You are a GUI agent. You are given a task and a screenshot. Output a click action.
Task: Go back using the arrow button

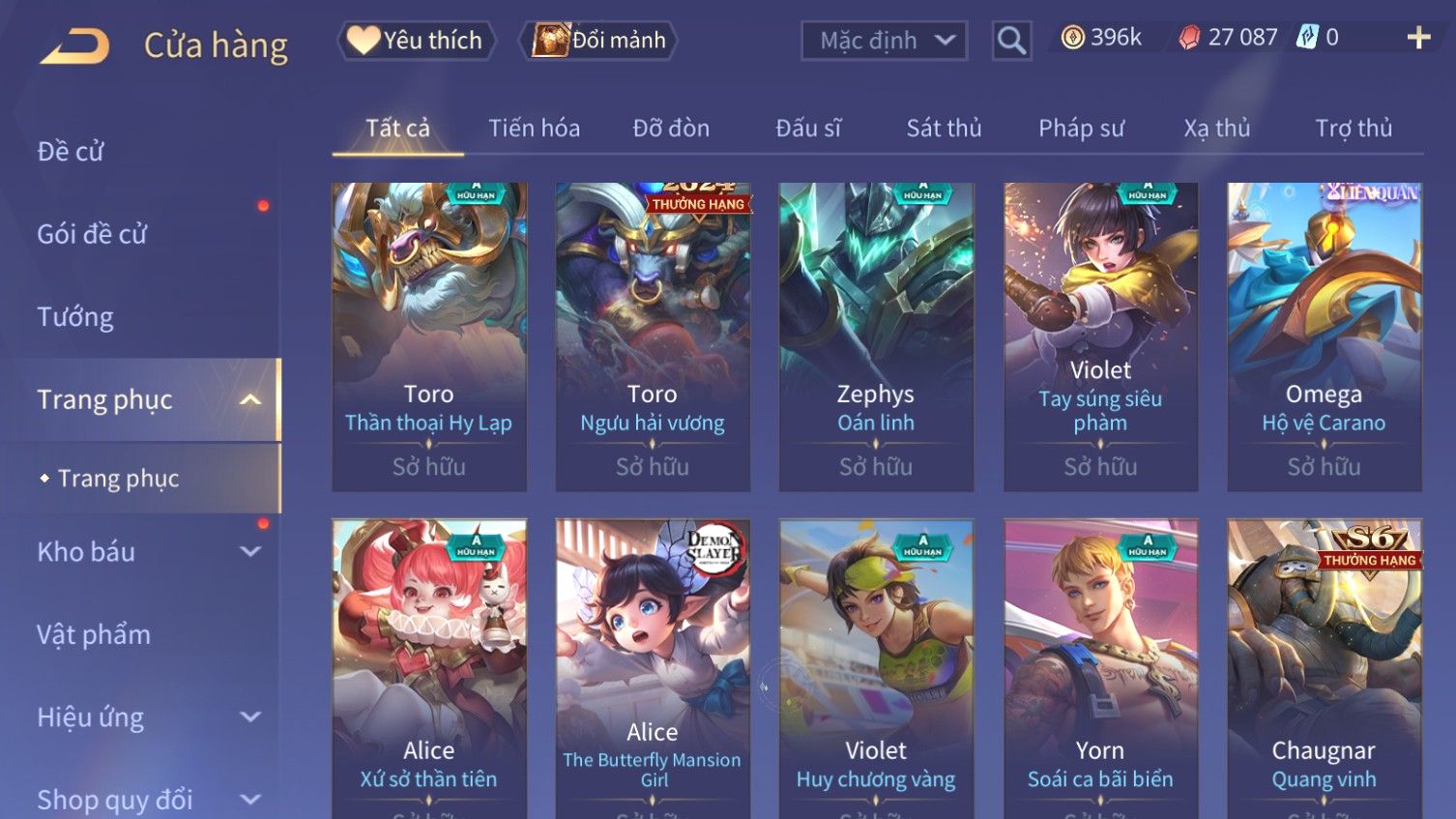(75, 45)
